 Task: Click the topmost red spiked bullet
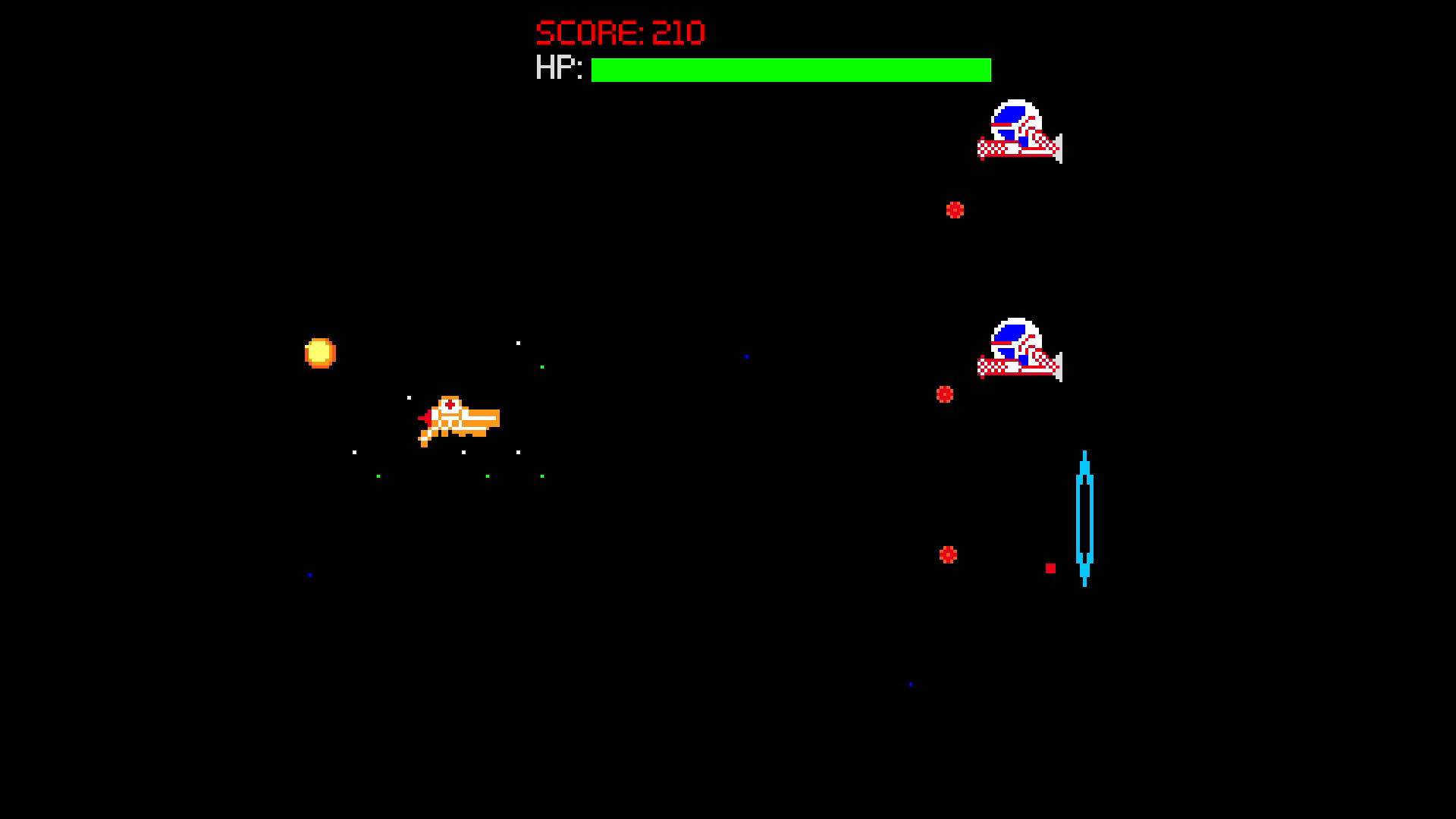point(955,209)
